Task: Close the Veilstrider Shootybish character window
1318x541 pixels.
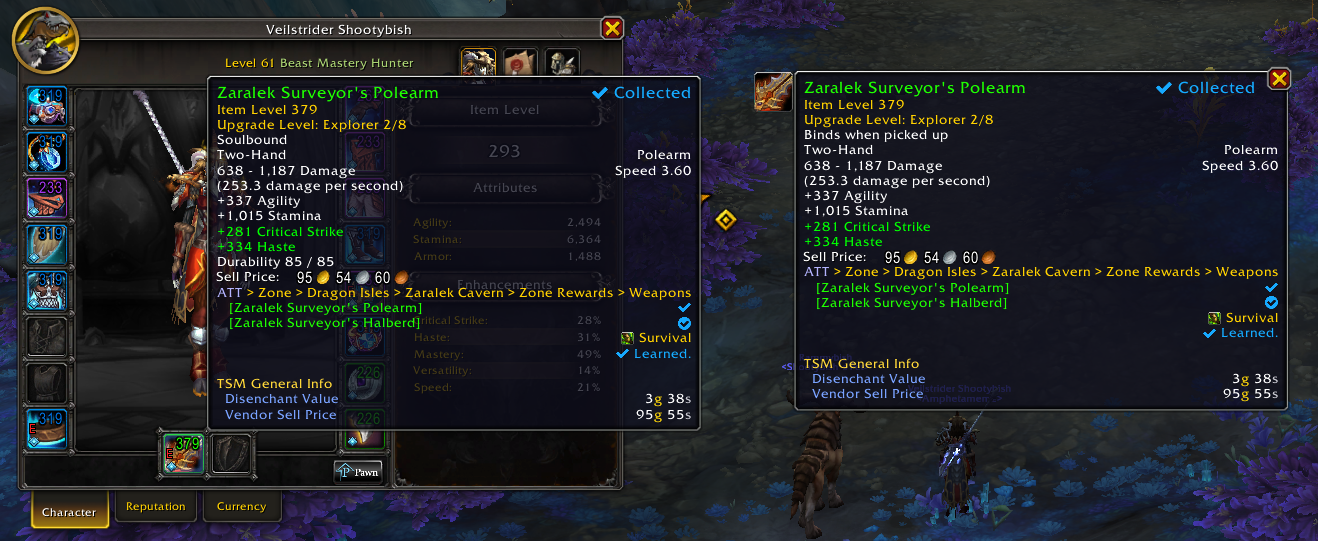Action: [612, 29]
